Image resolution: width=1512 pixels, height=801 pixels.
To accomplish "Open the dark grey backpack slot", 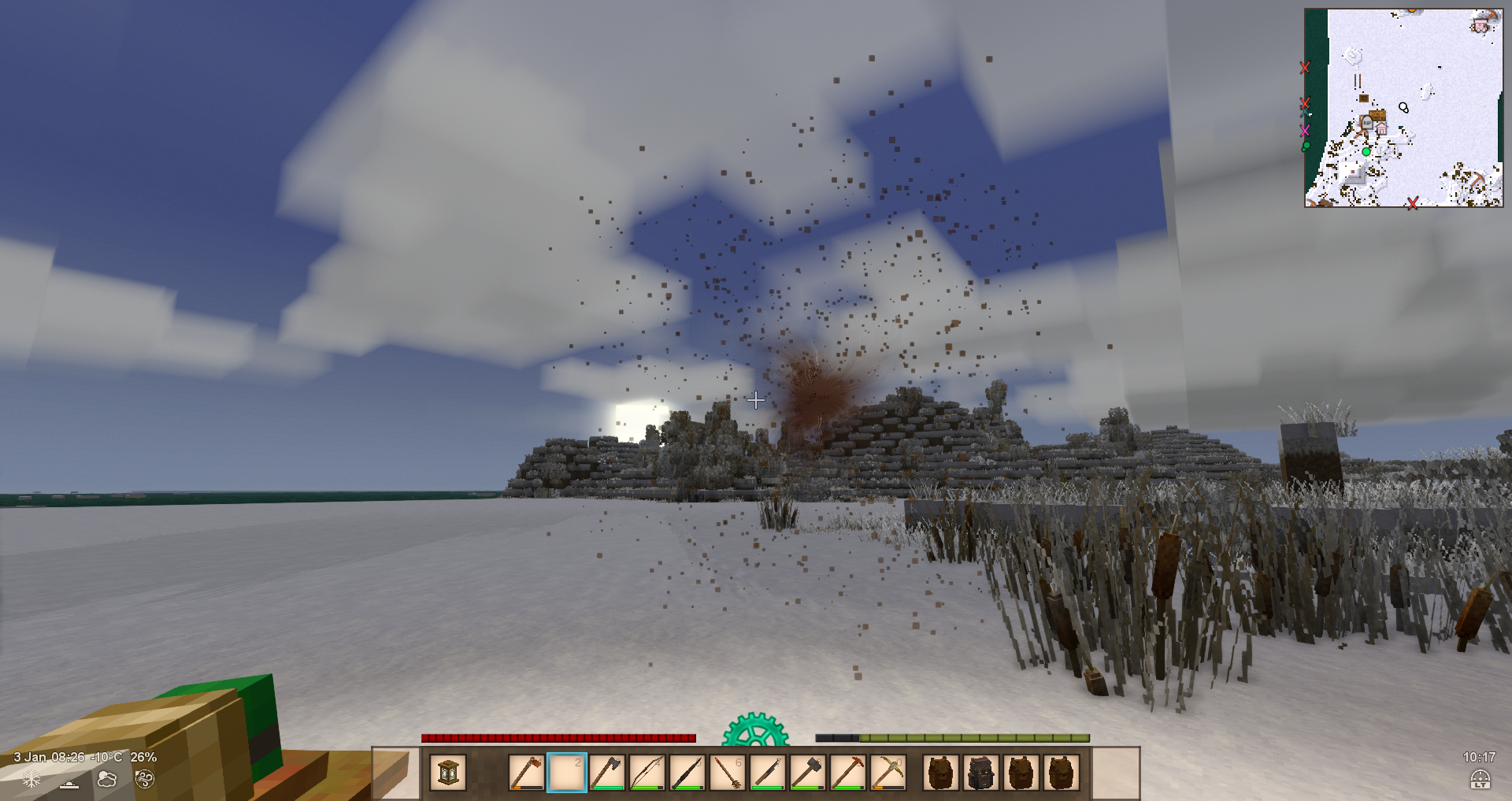I will 980,773.
